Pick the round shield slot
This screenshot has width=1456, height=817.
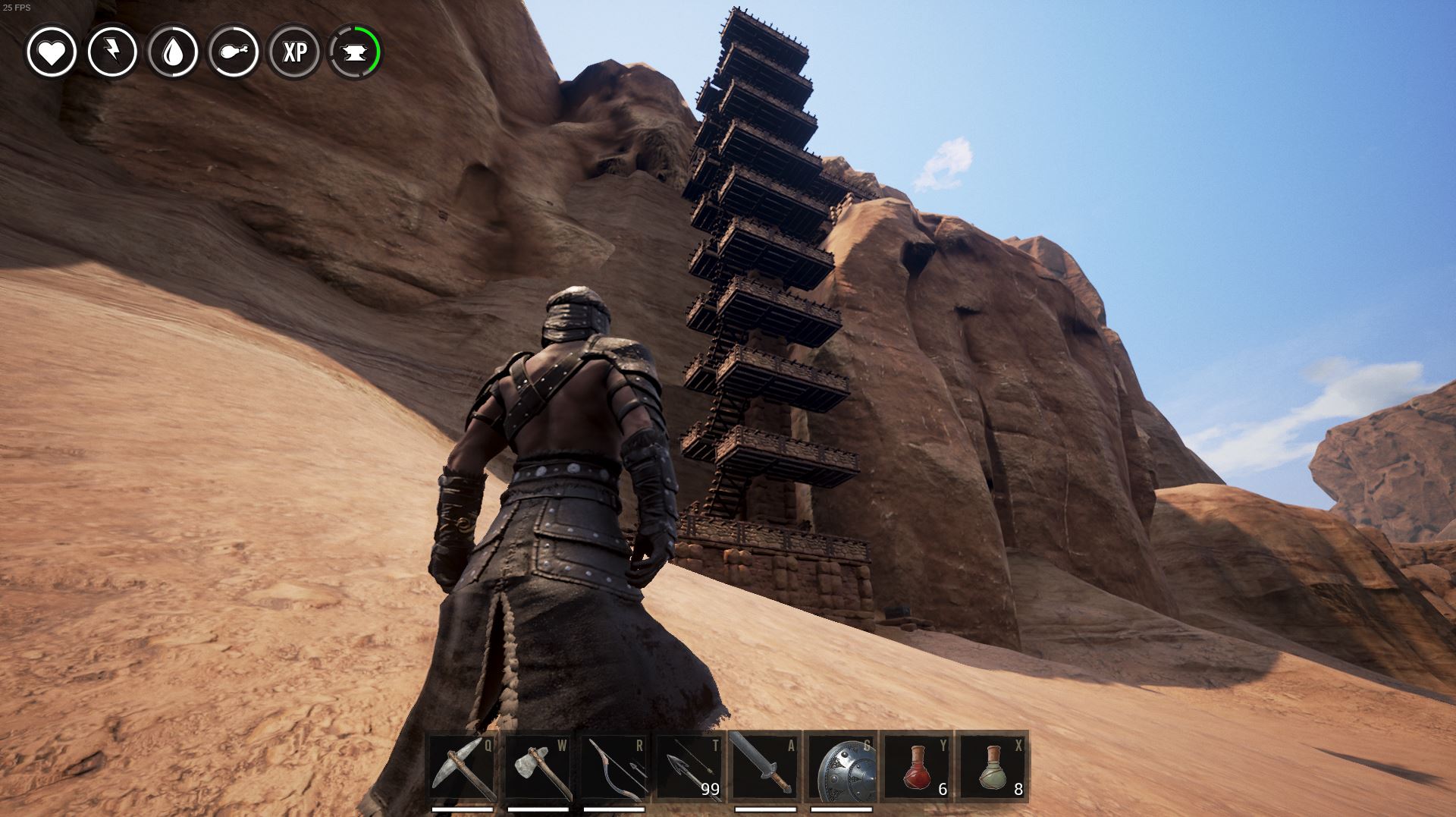coord(840,768)
